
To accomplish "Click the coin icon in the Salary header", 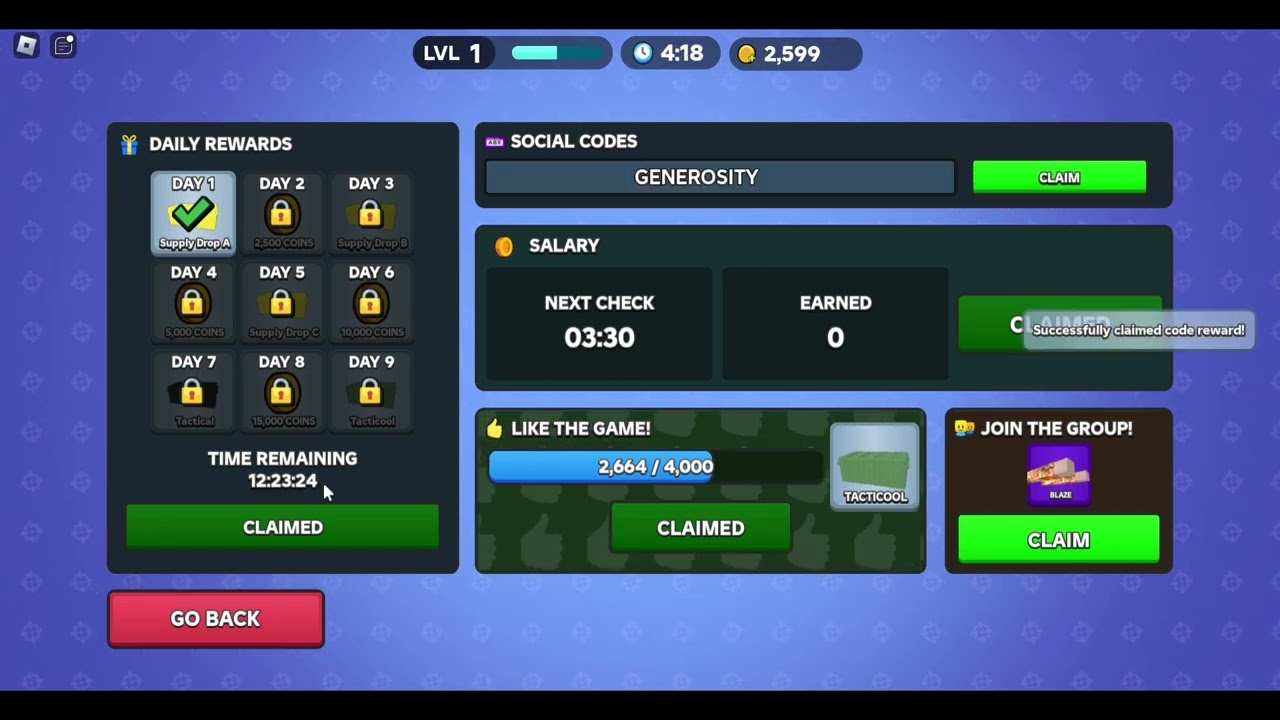I will [504, 246].
